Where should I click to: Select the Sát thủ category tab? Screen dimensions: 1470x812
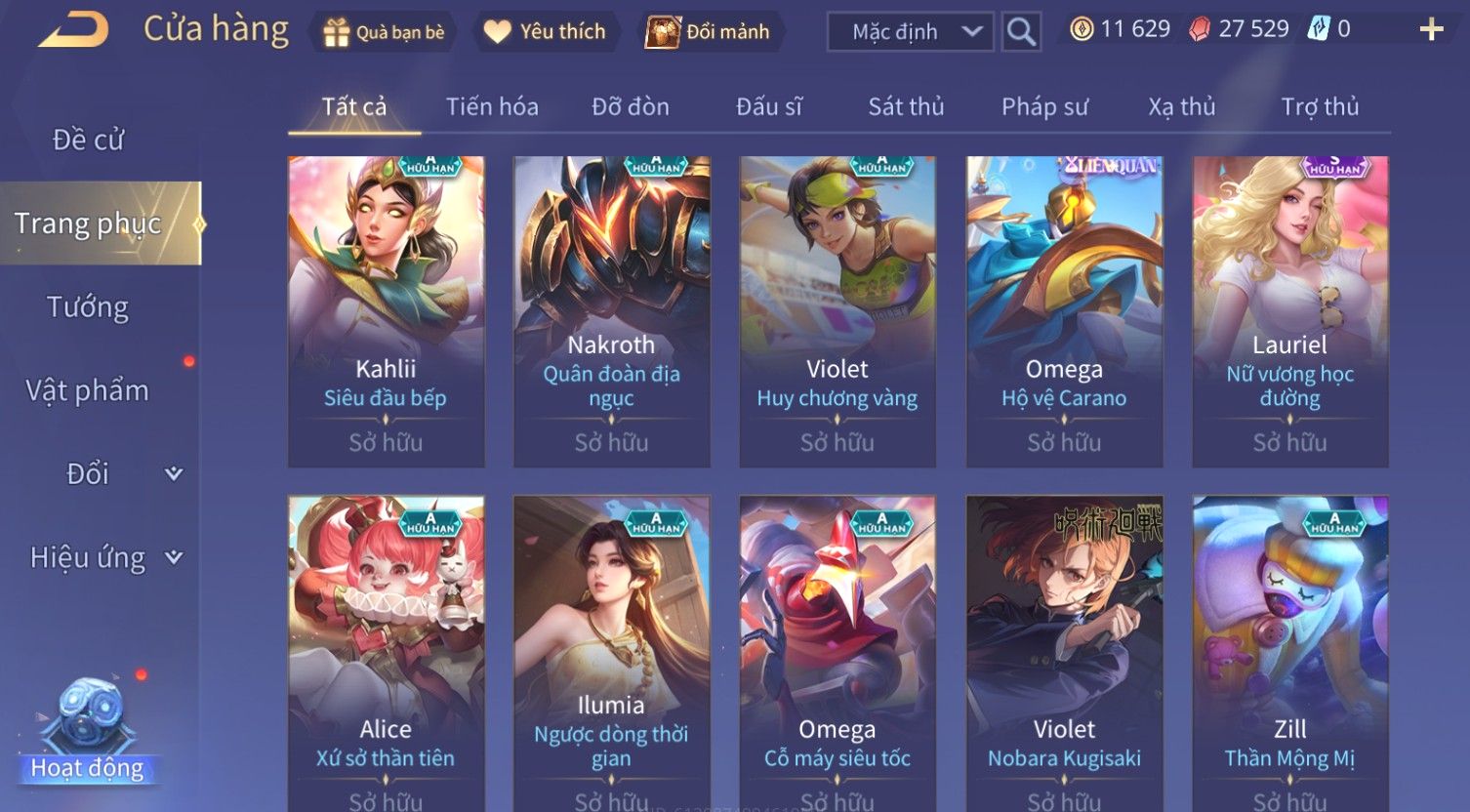click(x=906, y=106)
